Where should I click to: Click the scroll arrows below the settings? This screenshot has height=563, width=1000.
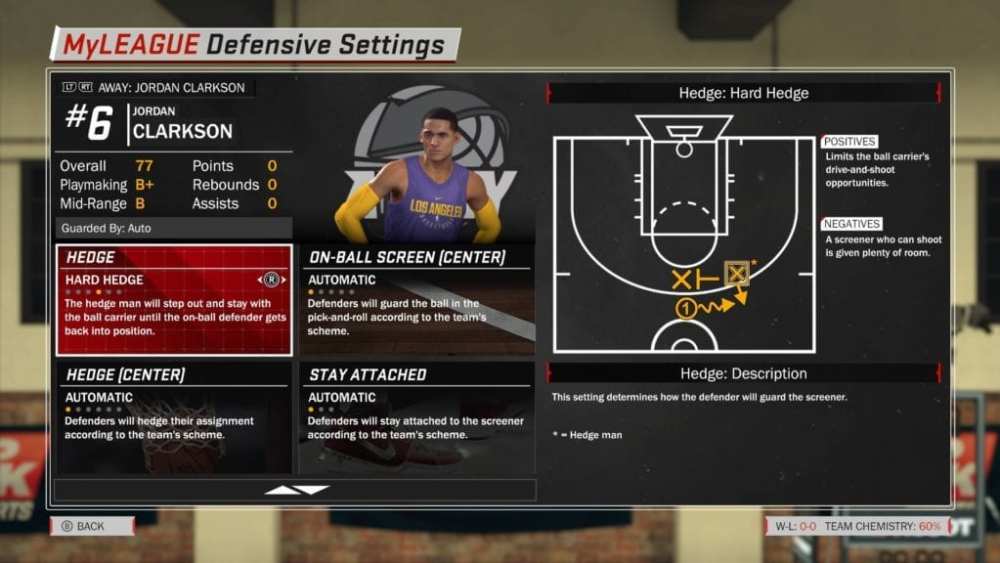tap(296, 490)
